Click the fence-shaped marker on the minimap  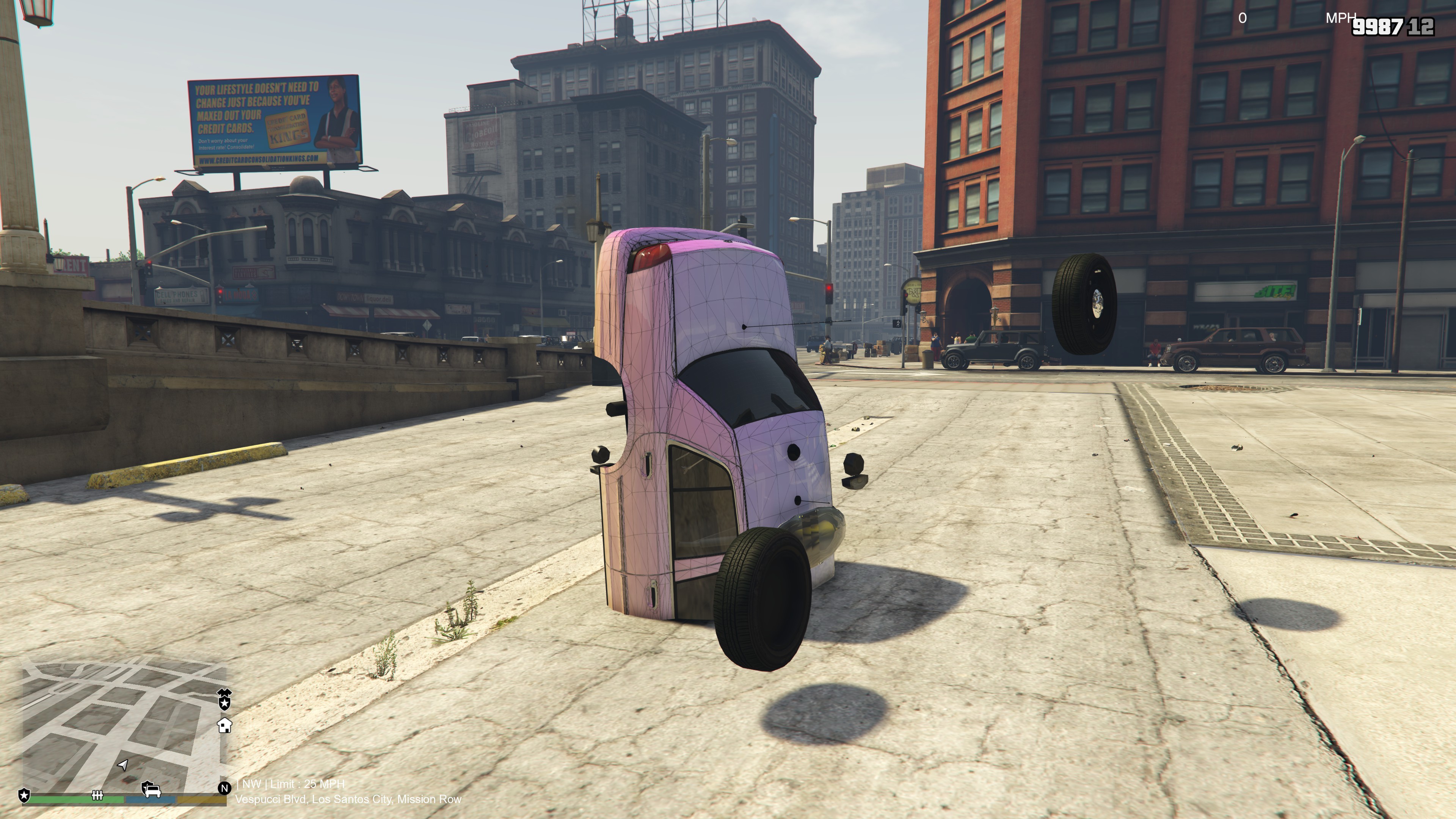(x=97, y=796)
